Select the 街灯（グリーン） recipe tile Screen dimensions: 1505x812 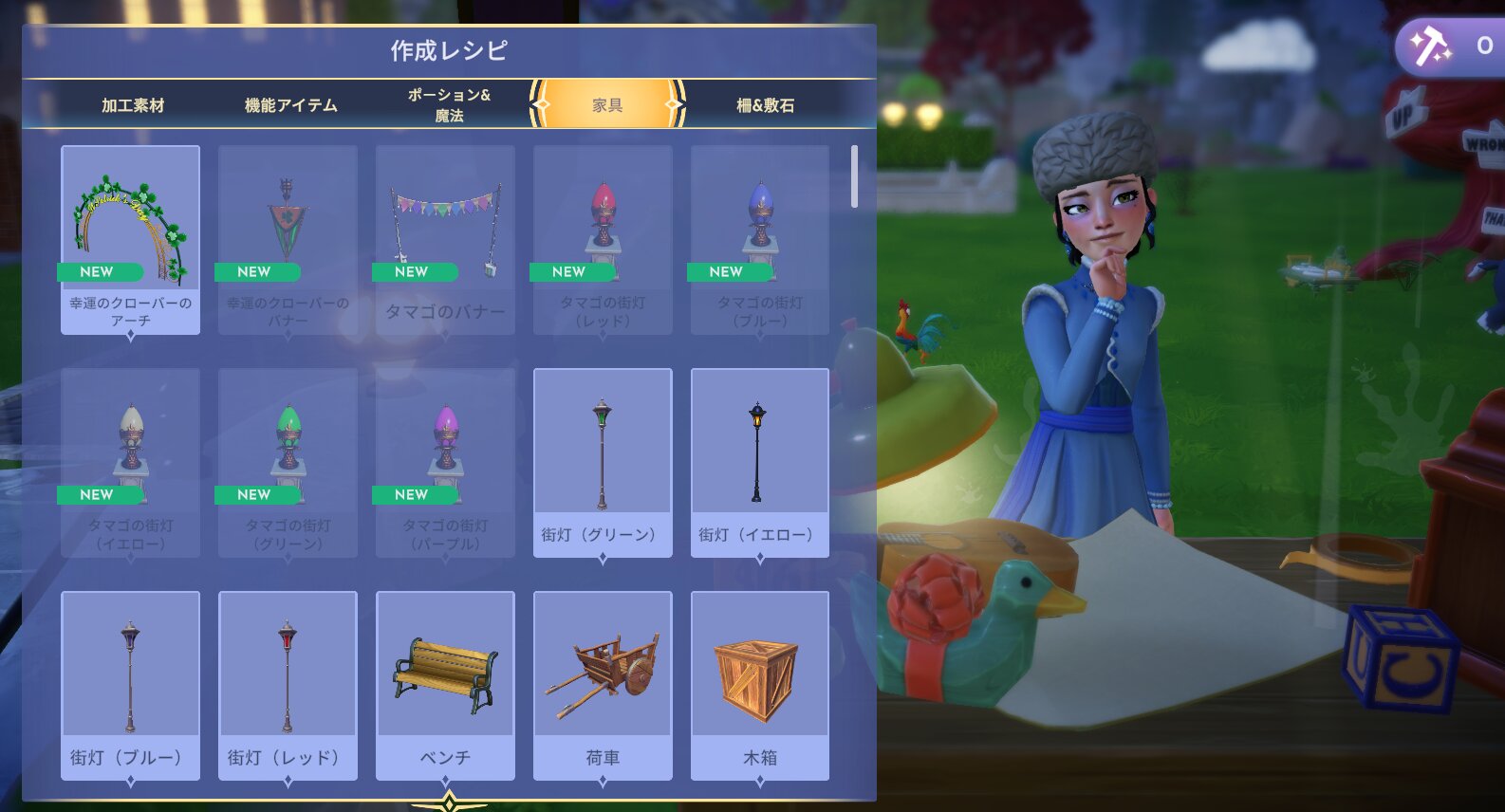[x=603, y=462]
